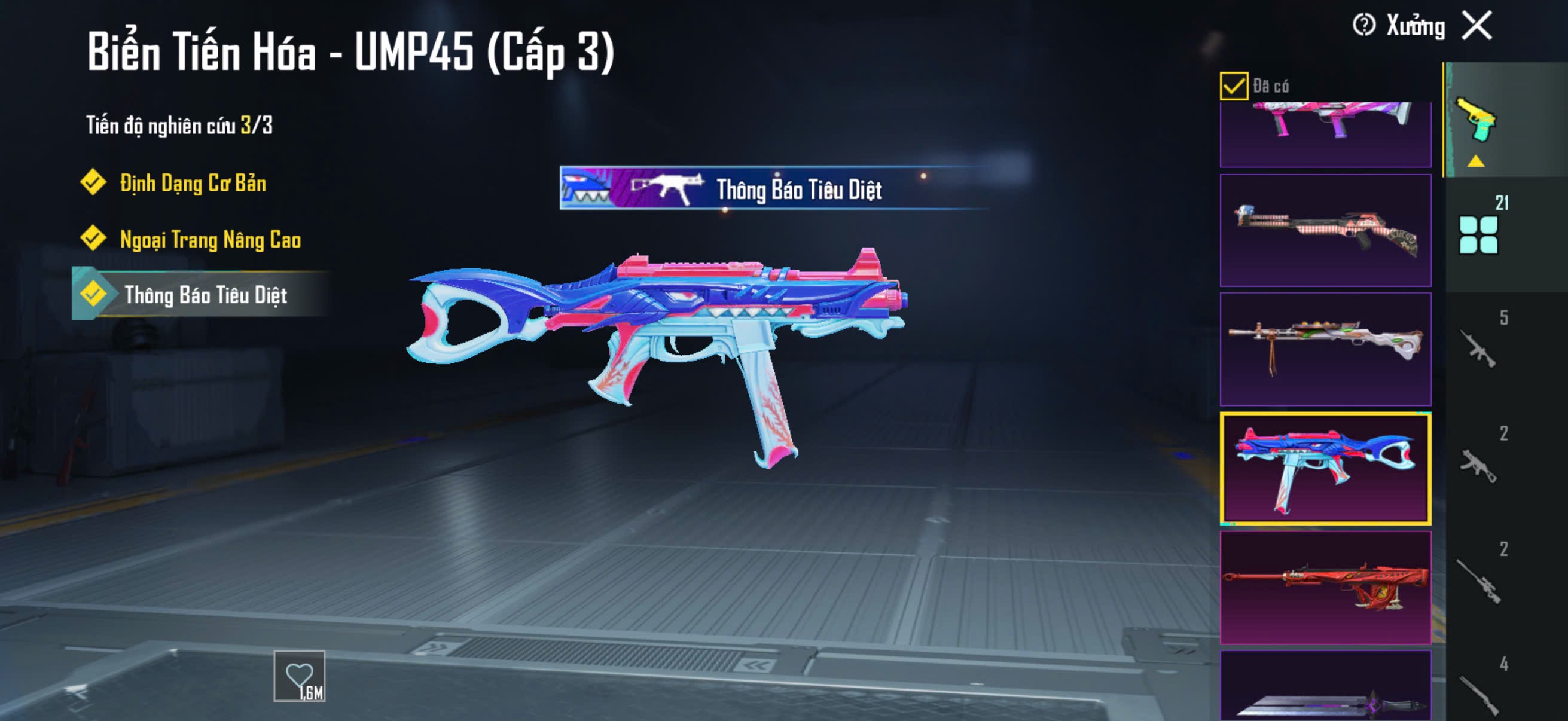Open the Xưởng help info
Screen dimensions: 1568x721
[1363, 26]
